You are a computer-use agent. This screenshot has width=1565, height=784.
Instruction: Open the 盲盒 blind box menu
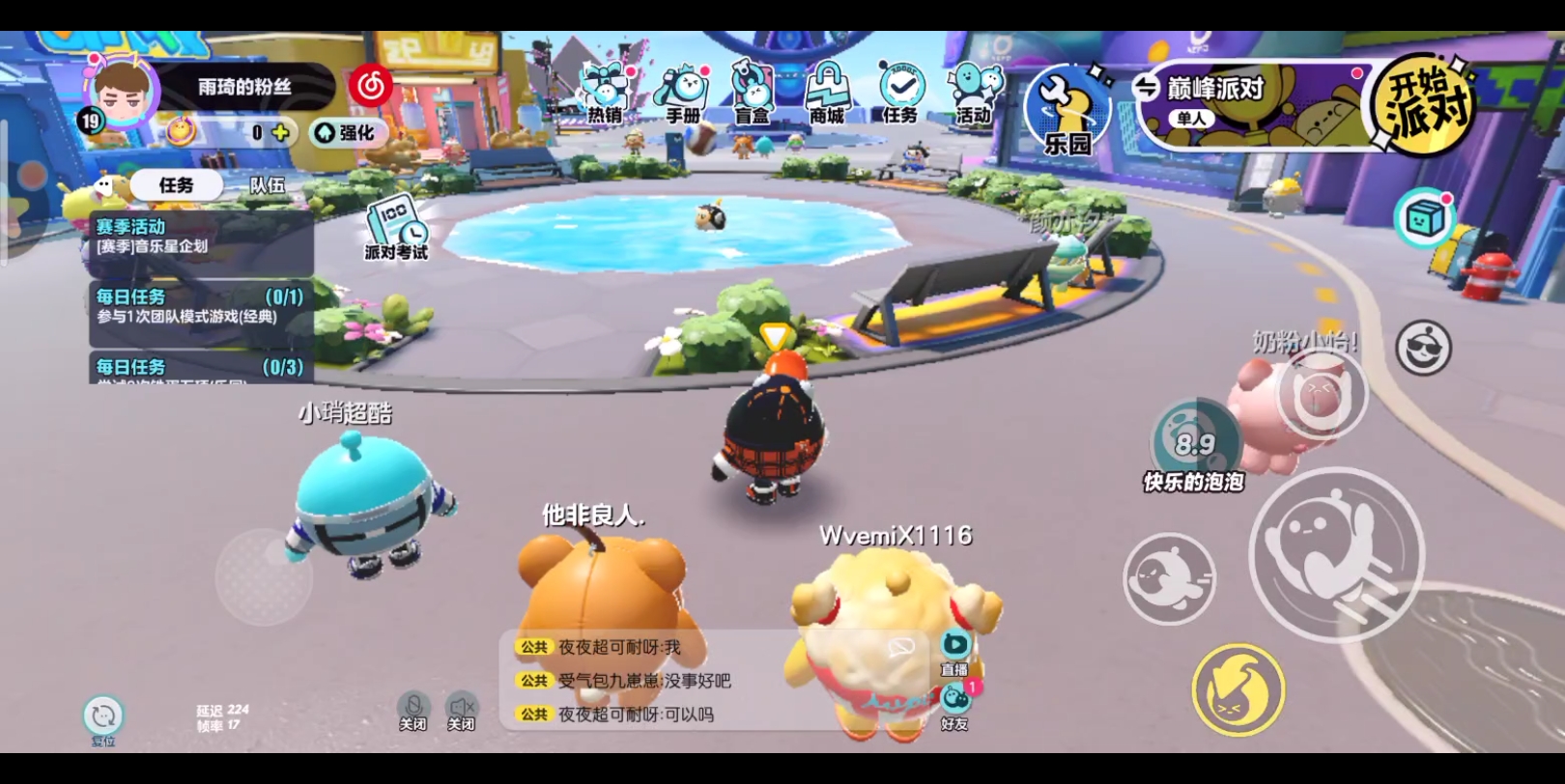click(x=753, y=94)
